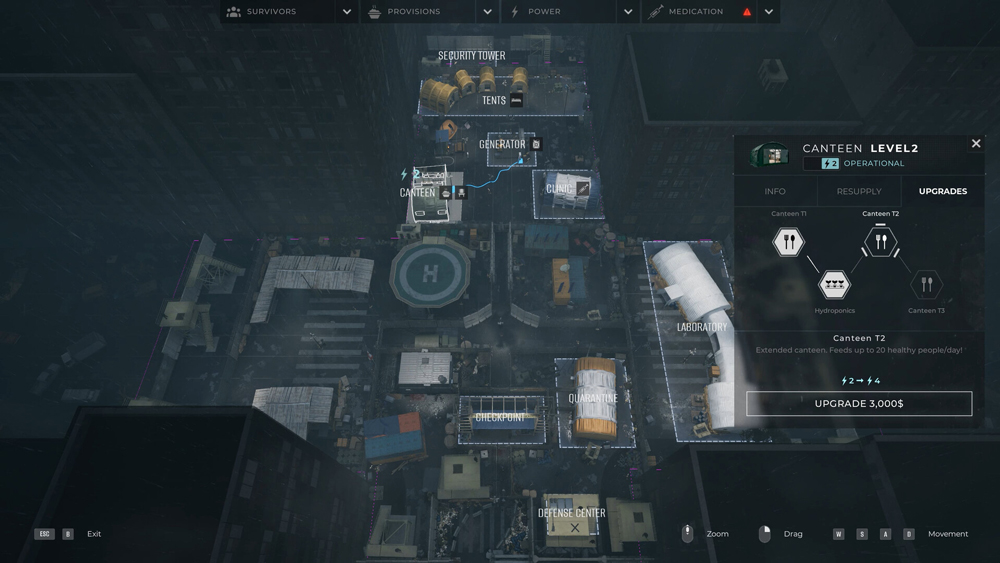Open the Resupply tab
Viewport: 1000px width, 563px height.
(859, 191)
